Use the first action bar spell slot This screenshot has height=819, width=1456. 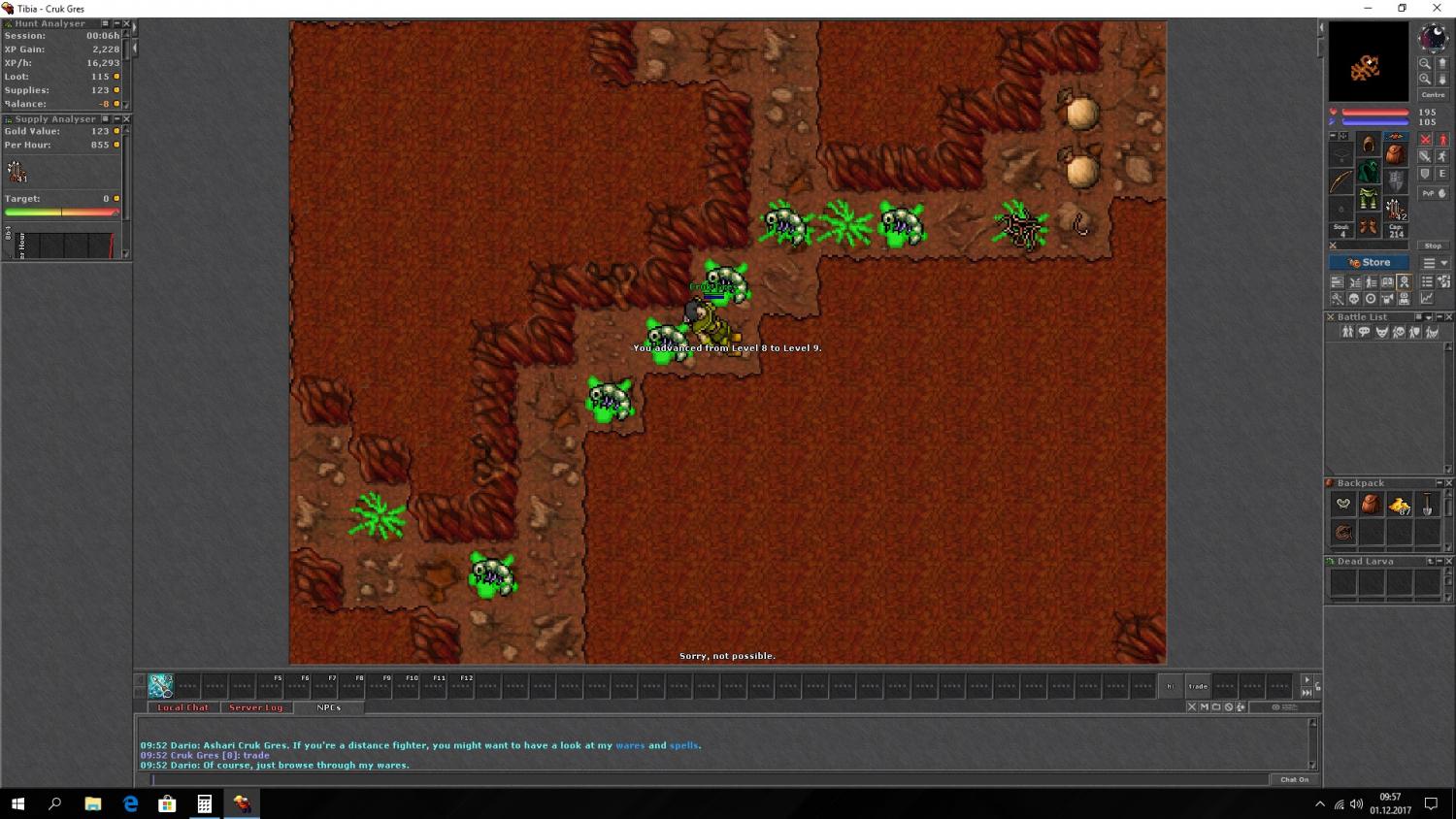[x=160, y=686]
